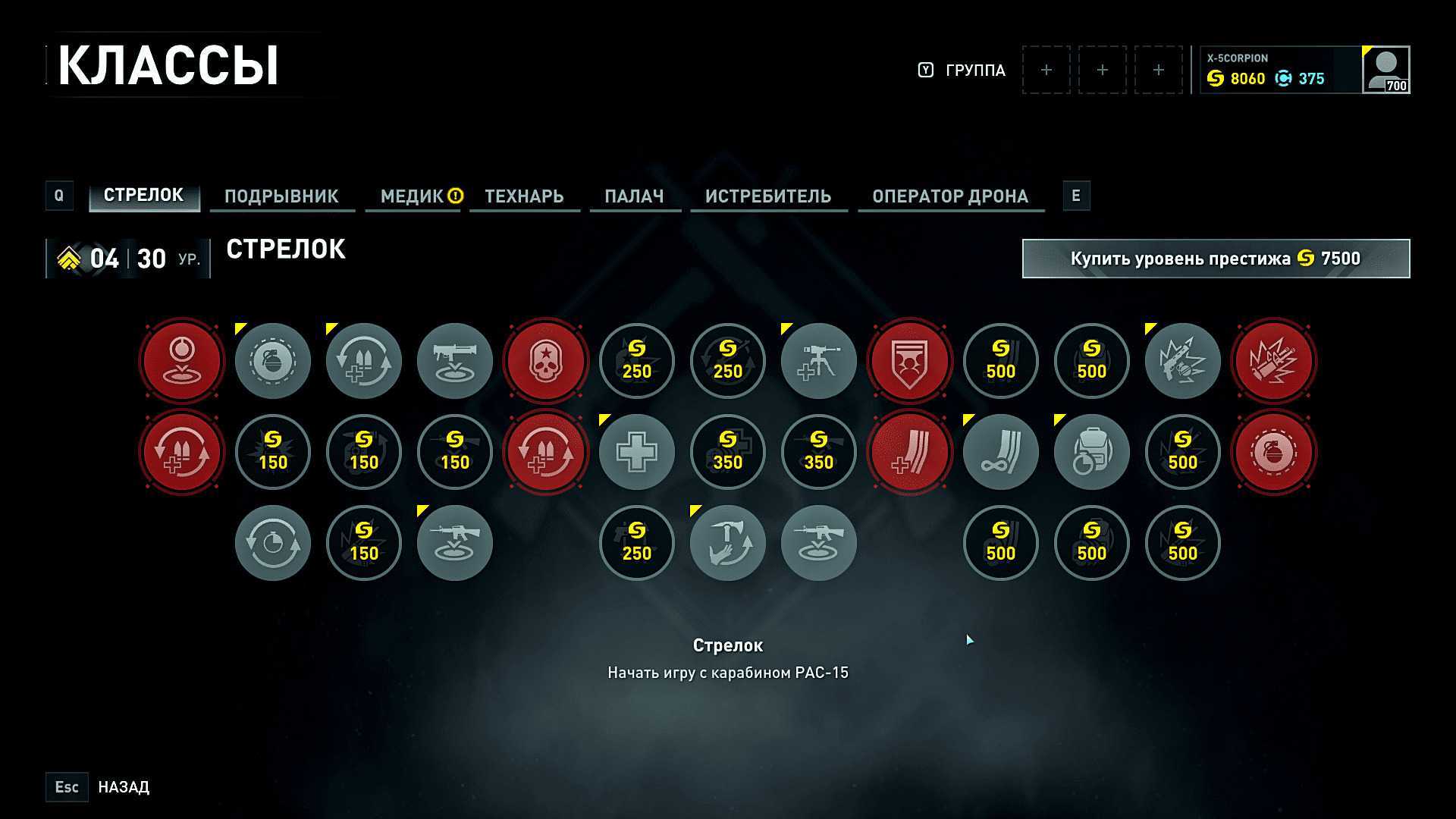This screenshot has height=819, width=1456.
Task: Select the red grenade perk icon
Action: pos(1273,452)
